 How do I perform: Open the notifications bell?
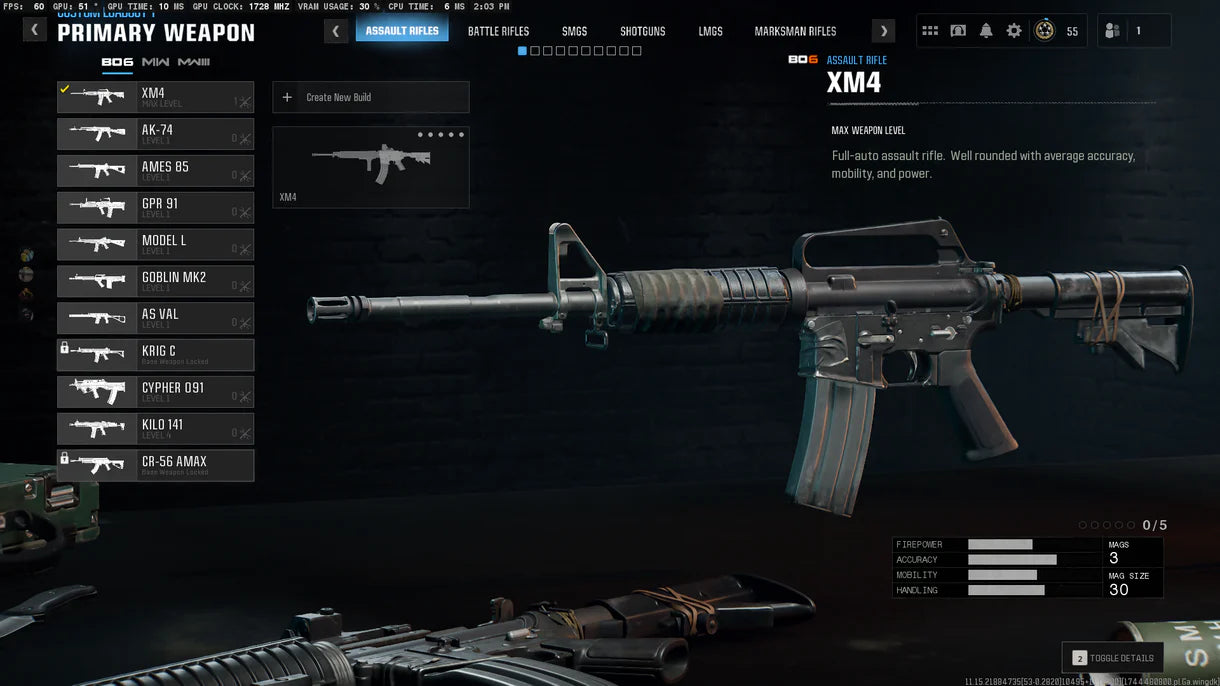986,31
